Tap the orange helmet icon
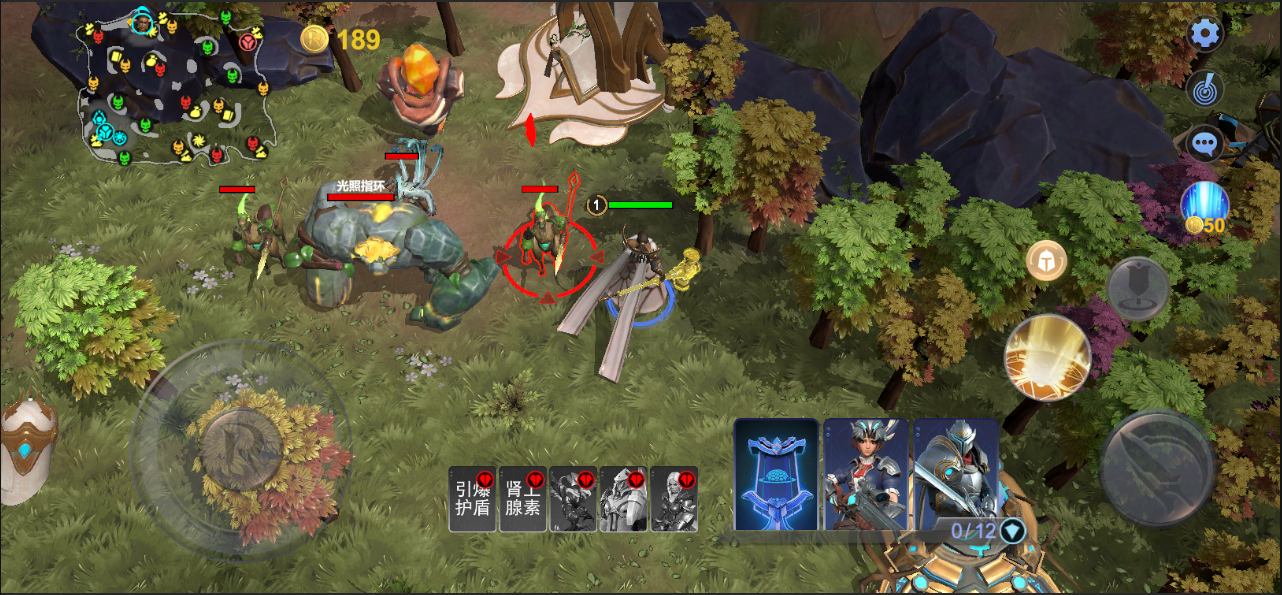The width and height of the screenshot is (1282, 595). tap(1047, 261)
